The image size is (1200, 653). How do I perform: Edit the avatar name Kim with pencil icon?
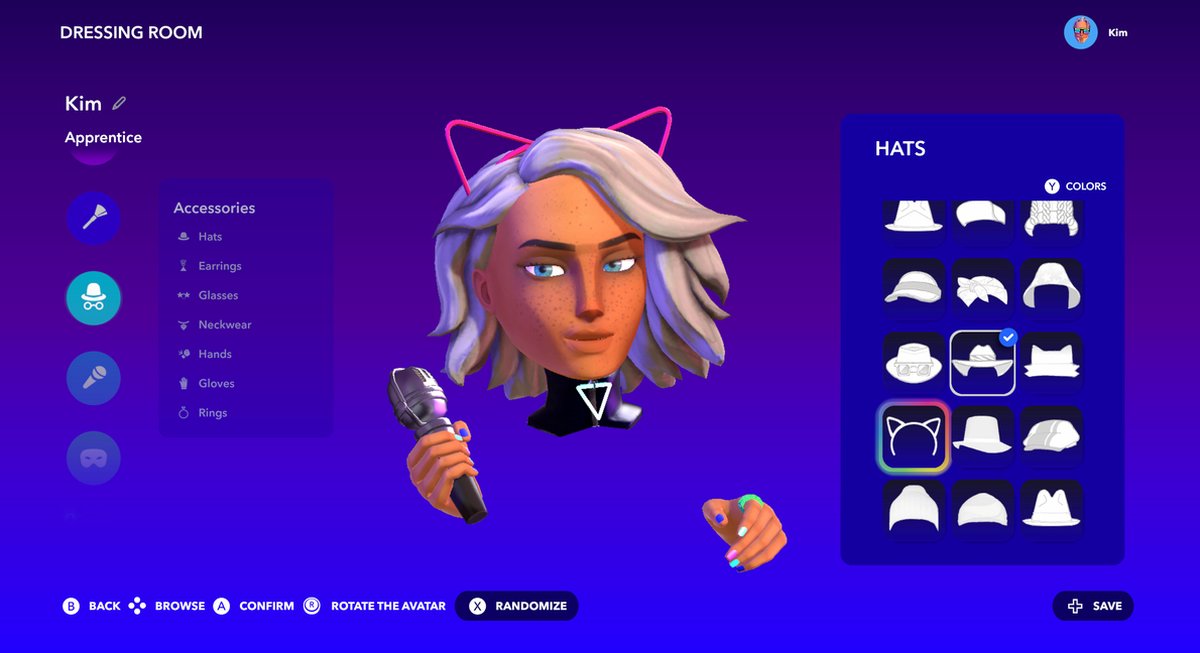[120, 103]
